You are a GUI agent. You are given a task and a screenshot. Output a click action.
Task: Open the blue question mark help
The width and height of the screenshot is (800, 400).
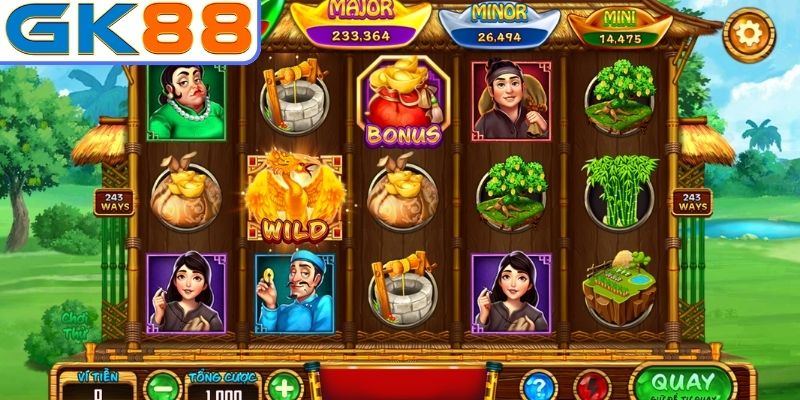(x=537, y=386)
